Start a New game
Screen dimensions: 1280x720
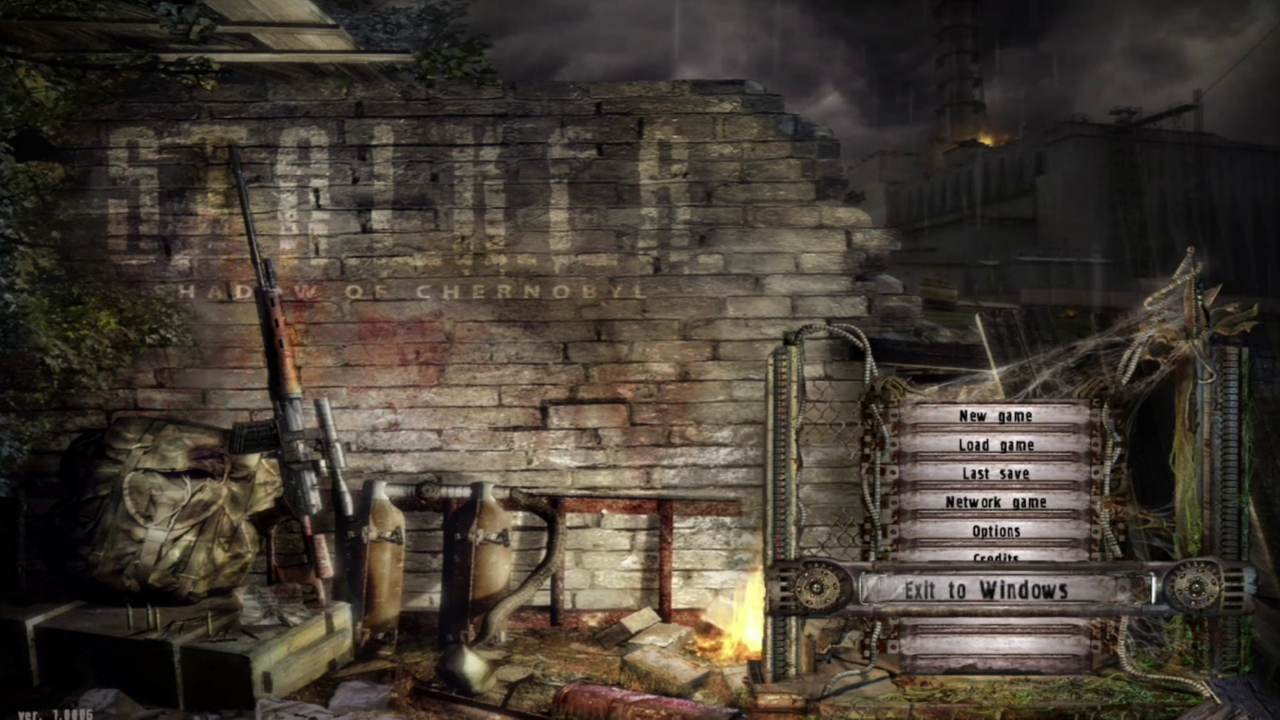point(995,416)
